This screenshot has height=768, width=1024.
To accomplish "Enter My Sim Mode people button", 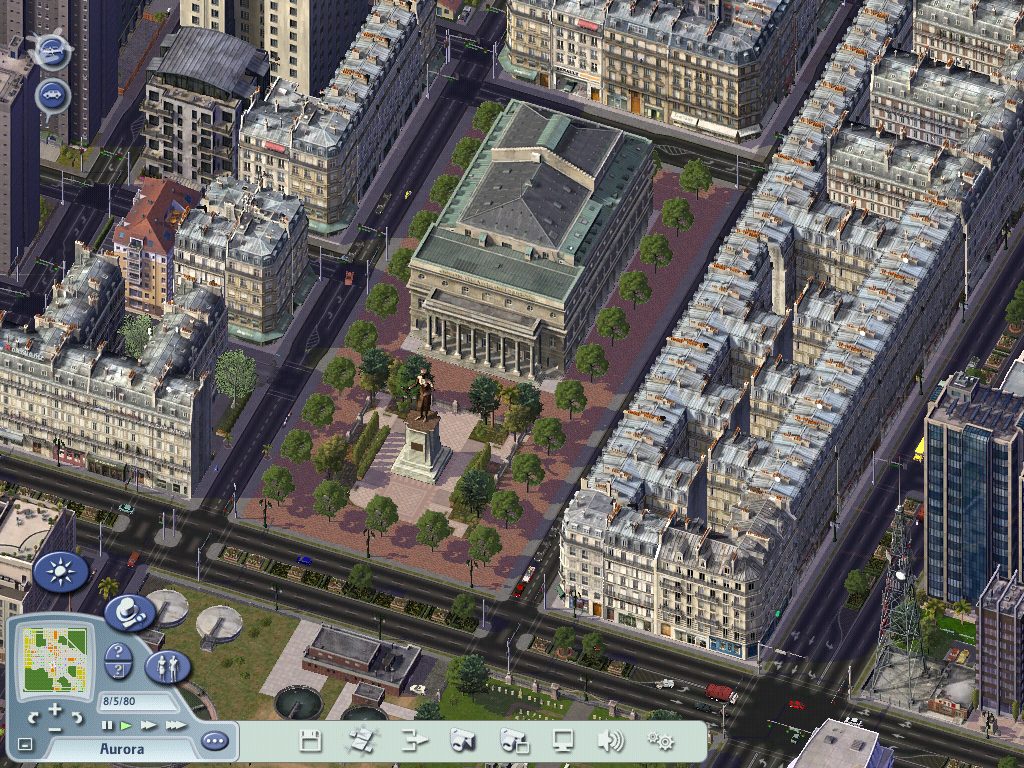I will (x=168, y=666).
